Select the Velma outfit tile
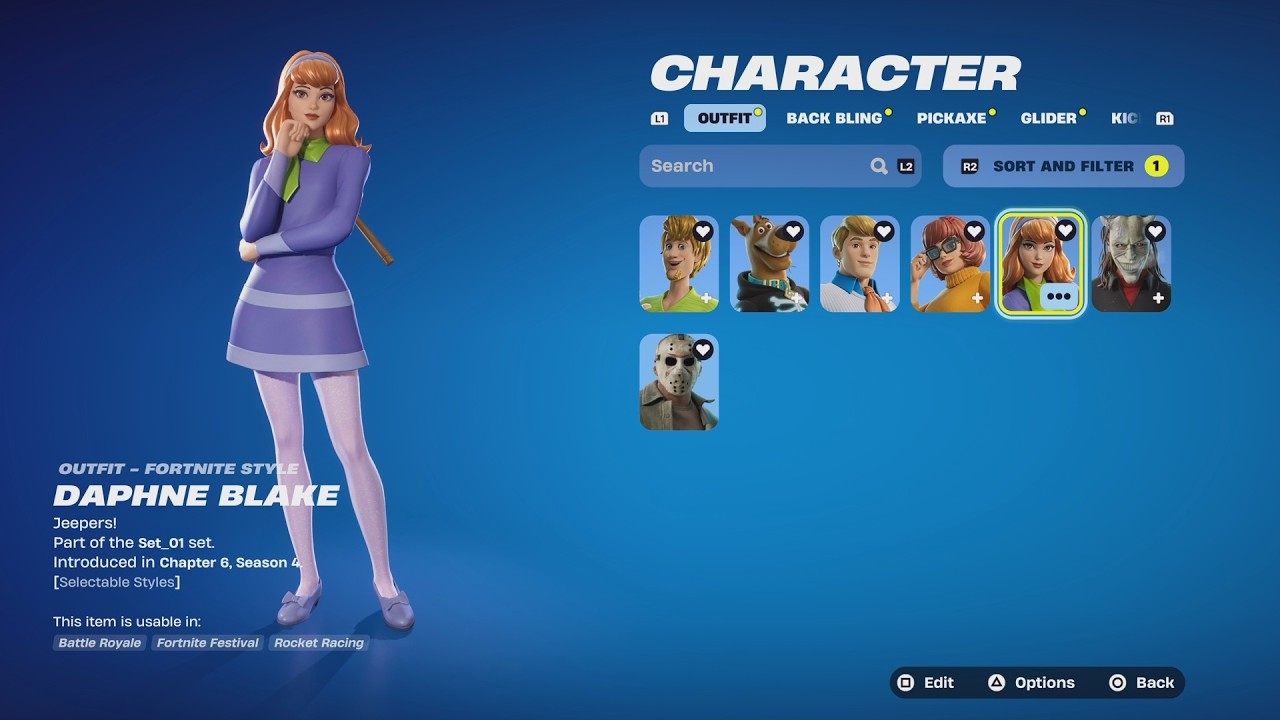This screenshot has height=720, width=1280. coord(950,265)
